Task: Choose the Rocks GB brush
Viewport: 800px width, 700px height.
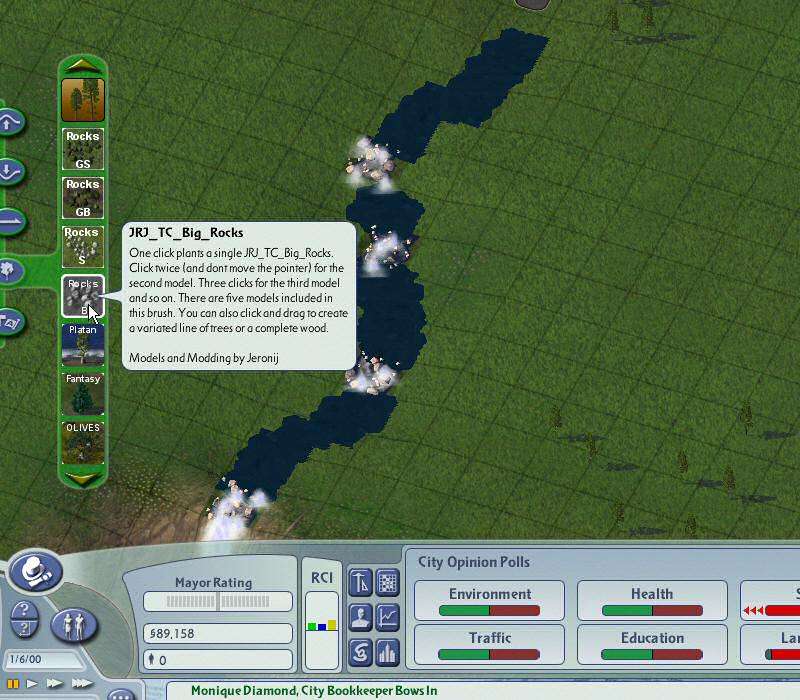Action: coord(83,197)
